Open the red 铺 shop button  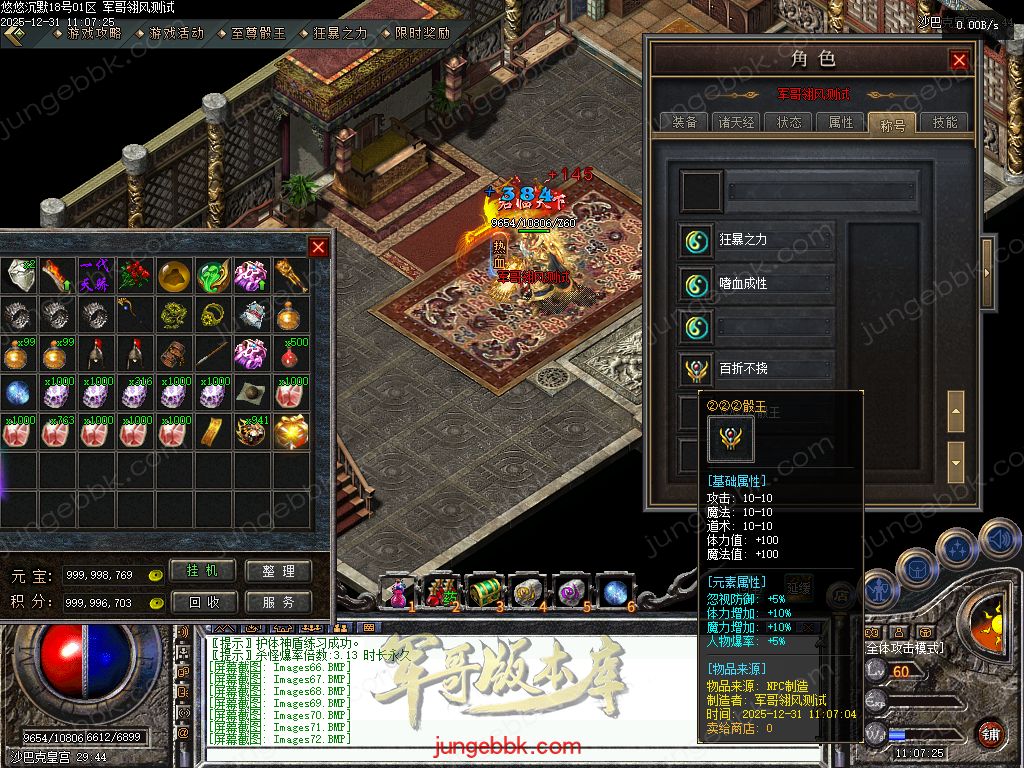(990, 734)
